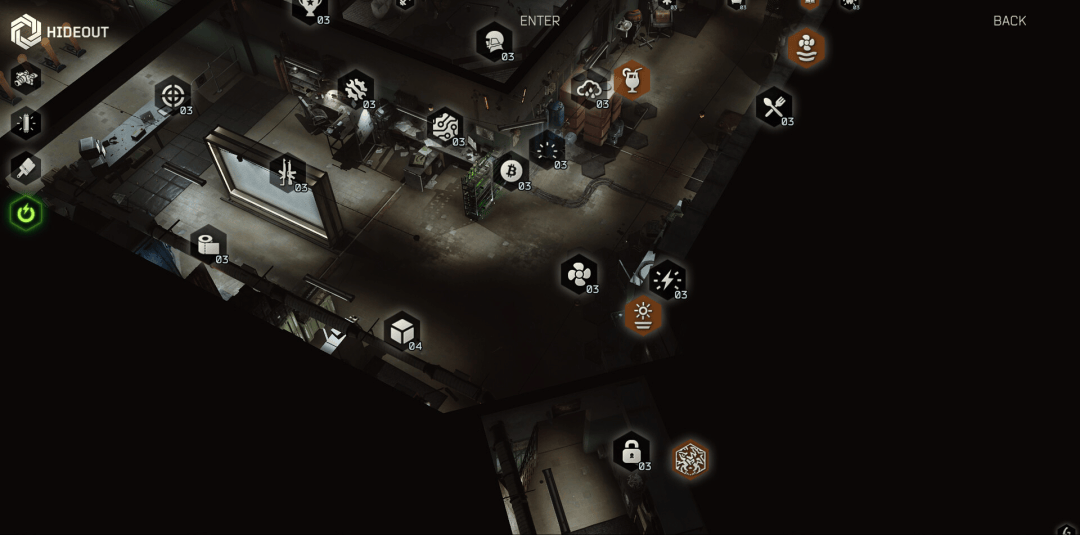
Task: Open the Stash cube module icon
Action: [x=402, y=331]
